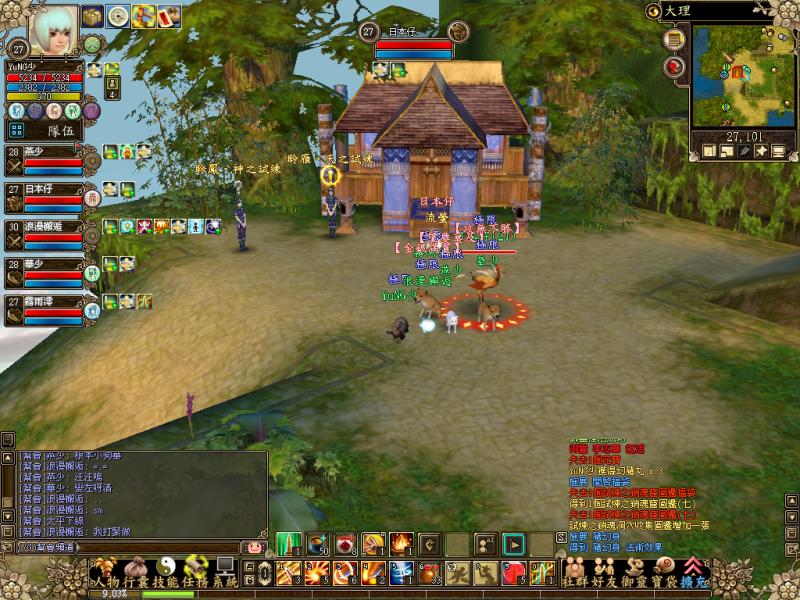Click the chat emoticon face button
800x600 pixels.
coord(254,547)
